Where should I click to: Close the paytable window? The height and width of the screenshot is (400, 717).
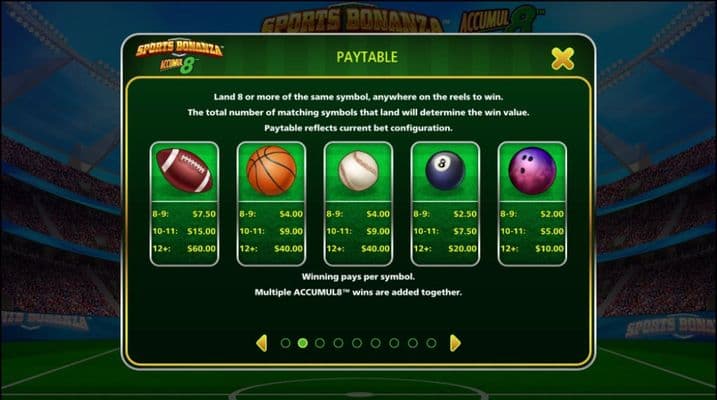(x=563, y=59)
